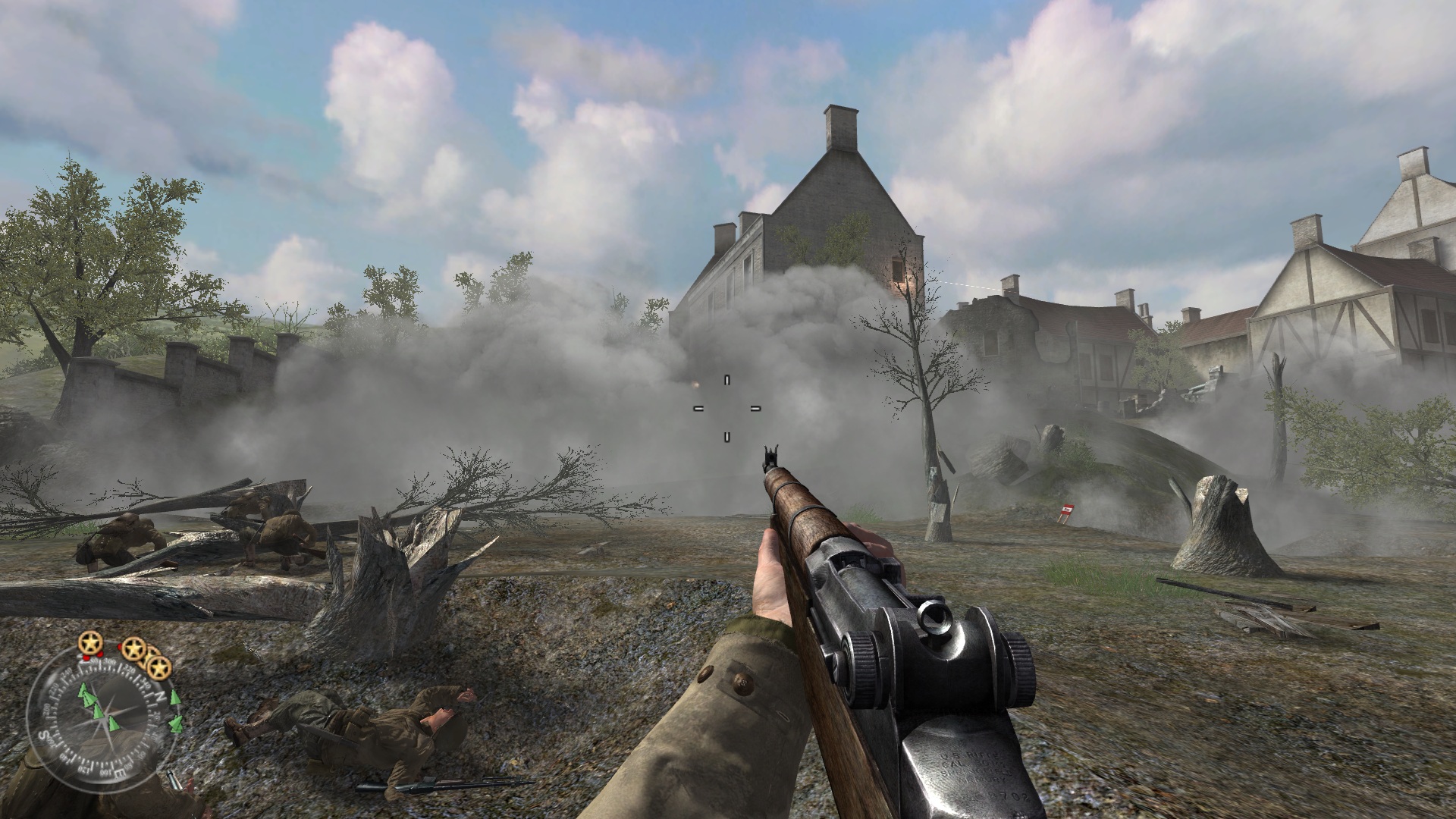The width and height of the screenshot is (1456, 819).
Task: Select the leftmost gold star objective marker
Action: click(x=91, y=644)
